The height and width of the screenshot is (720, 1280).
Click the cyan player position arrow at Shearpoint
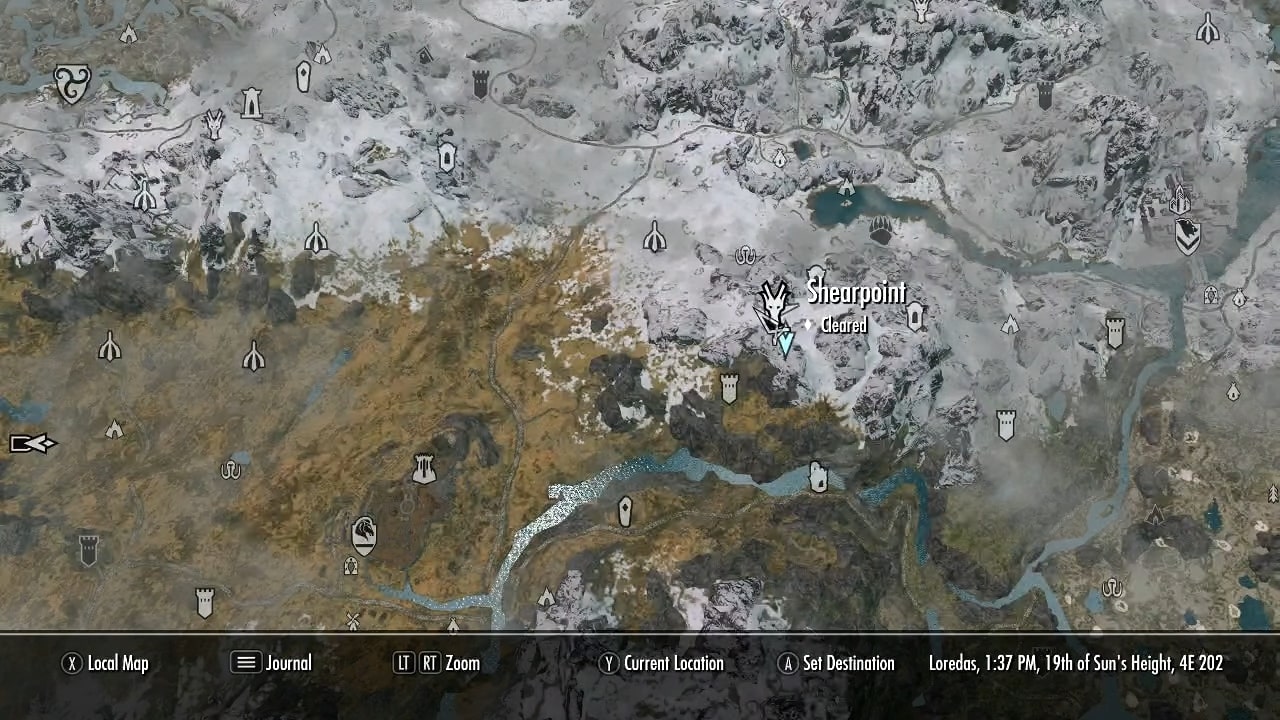(x=785, y=340)
